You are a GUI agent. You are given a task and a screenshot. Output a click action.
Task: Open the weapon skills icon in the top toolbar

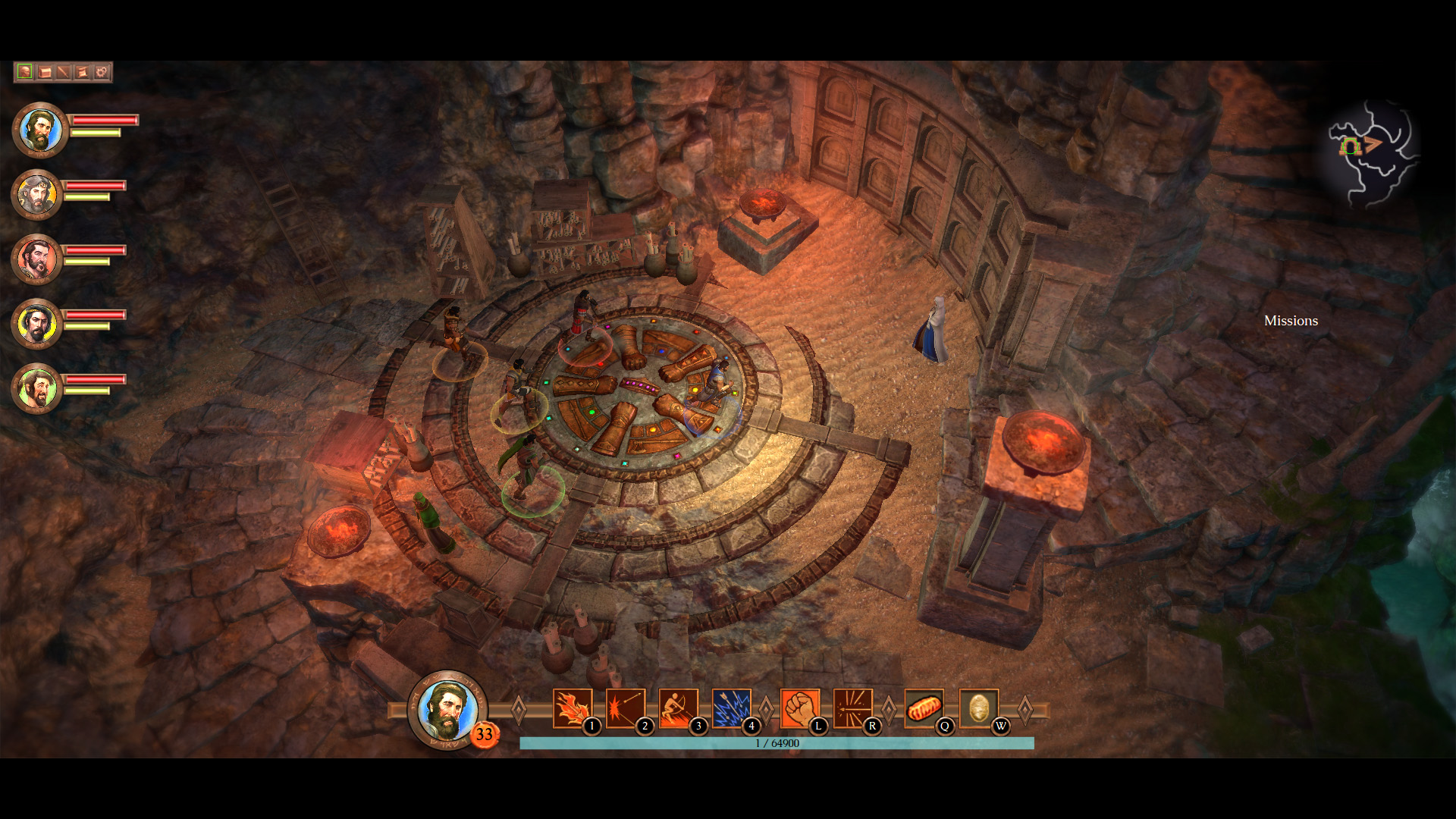[62, 72]
